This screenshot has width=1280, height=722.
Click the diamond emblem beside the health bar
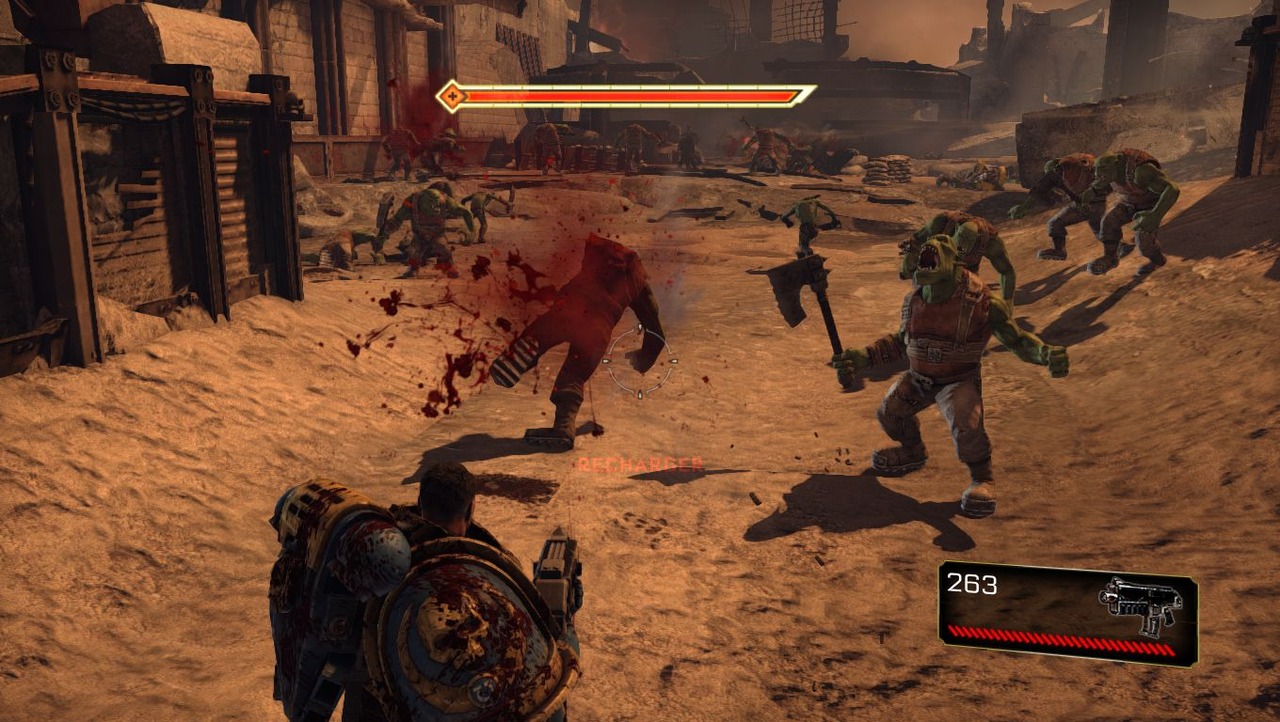click(x=452, y=96)
